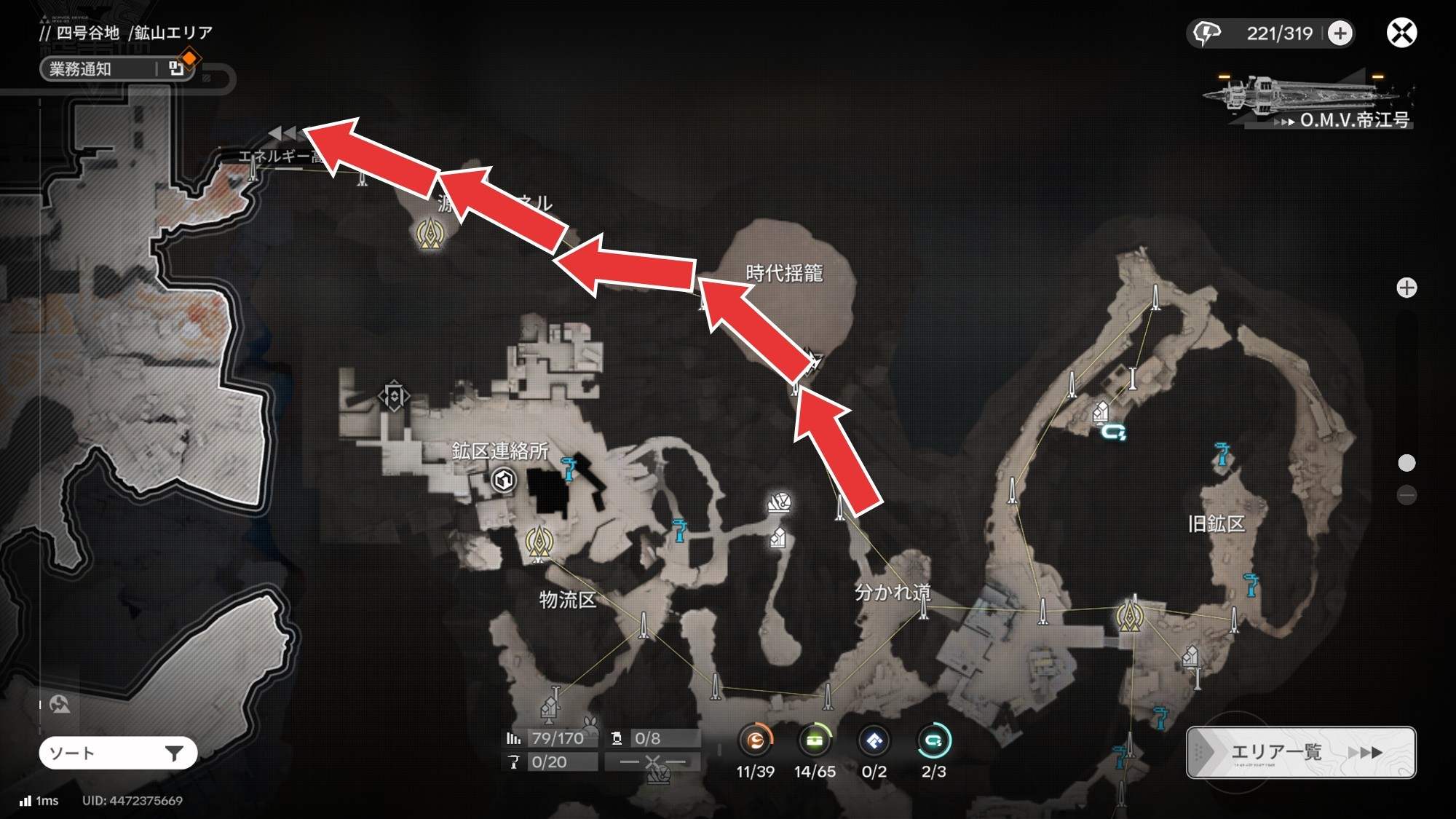This screenshot has height=819, width=1456.
Task: Show the blue diamond 0/2 tracker
Action: click(874, 742)
